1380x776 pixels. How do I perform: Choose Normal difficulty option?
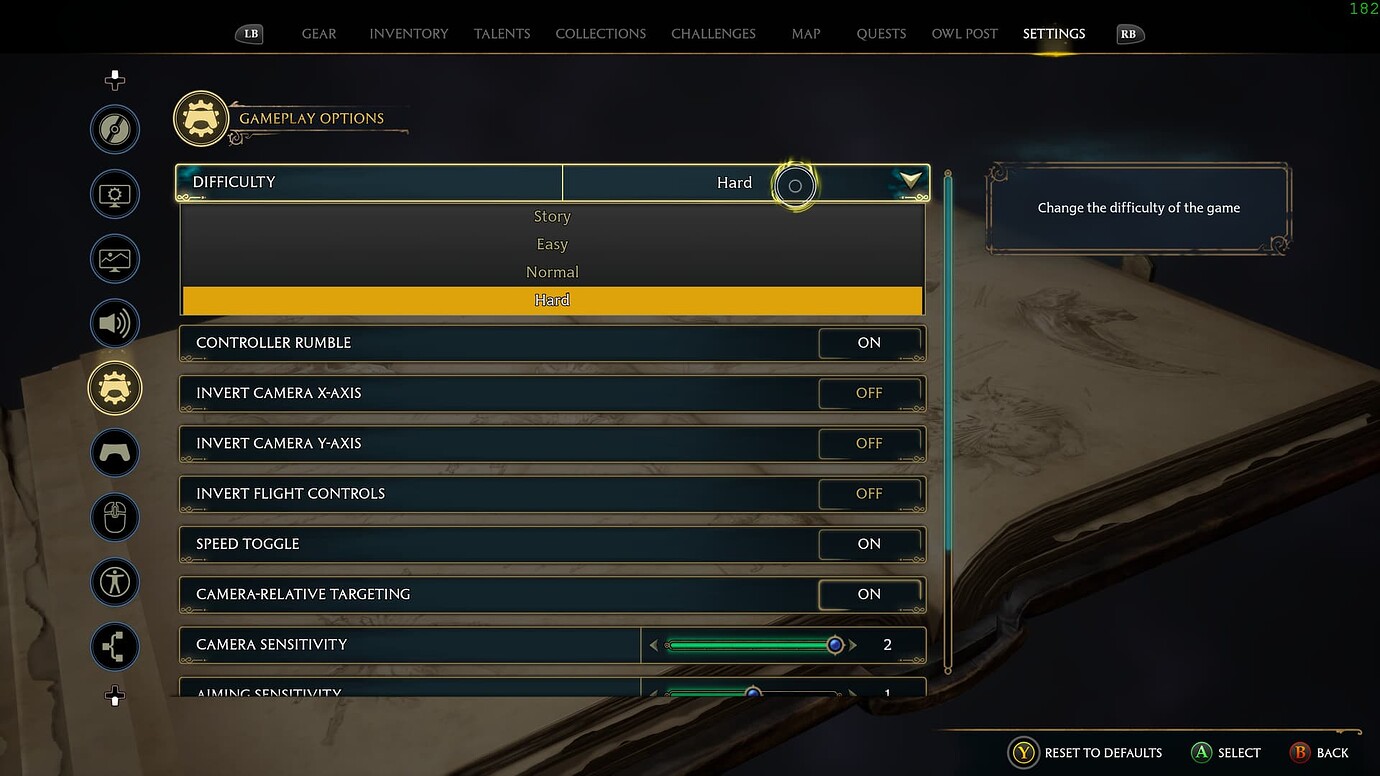tap(552, 271)
